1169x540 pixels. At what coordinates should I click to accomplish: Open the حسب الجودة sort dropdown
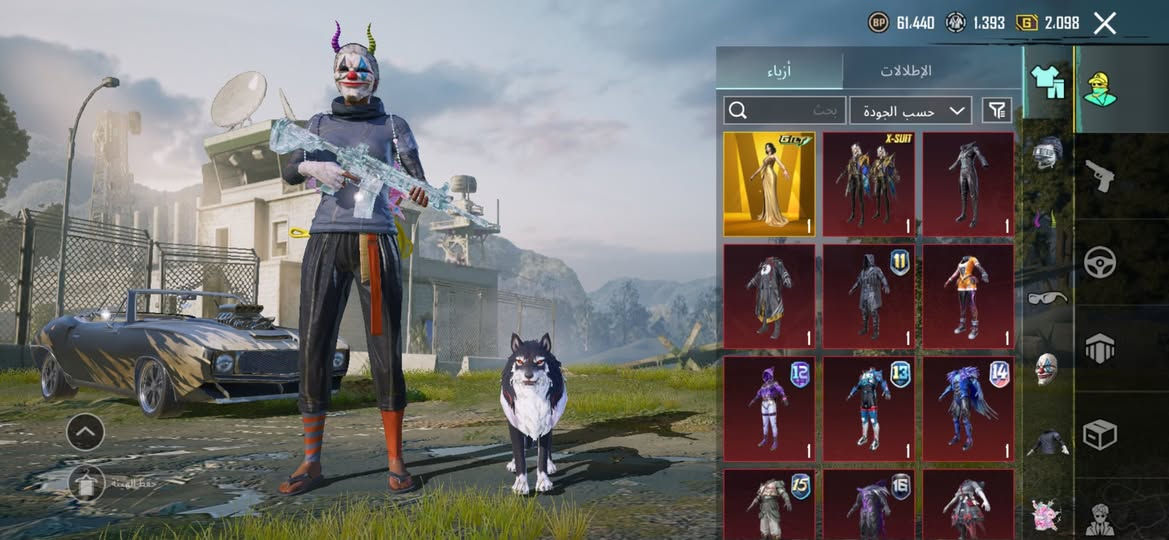pos(910,110)
